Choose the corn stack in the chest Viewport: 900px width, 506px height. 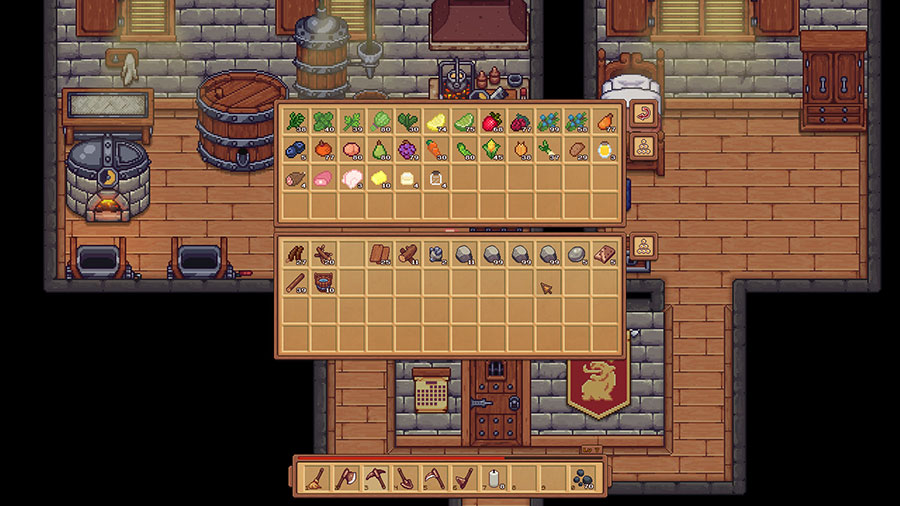491,150
